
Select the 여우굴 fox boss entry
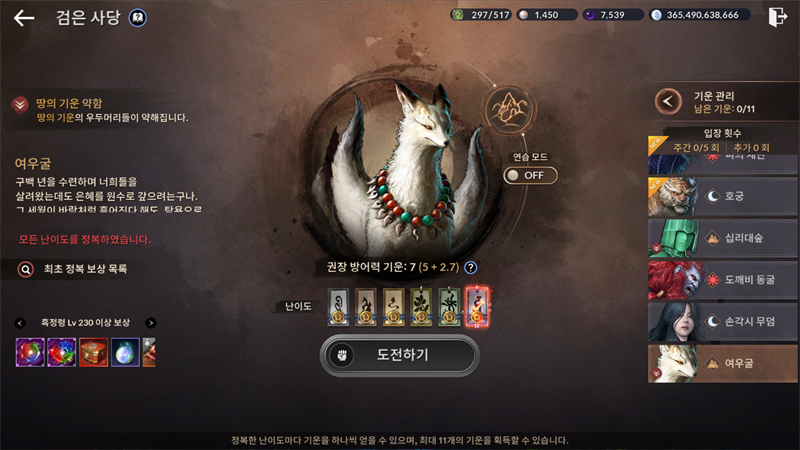(x=722, y=365)
